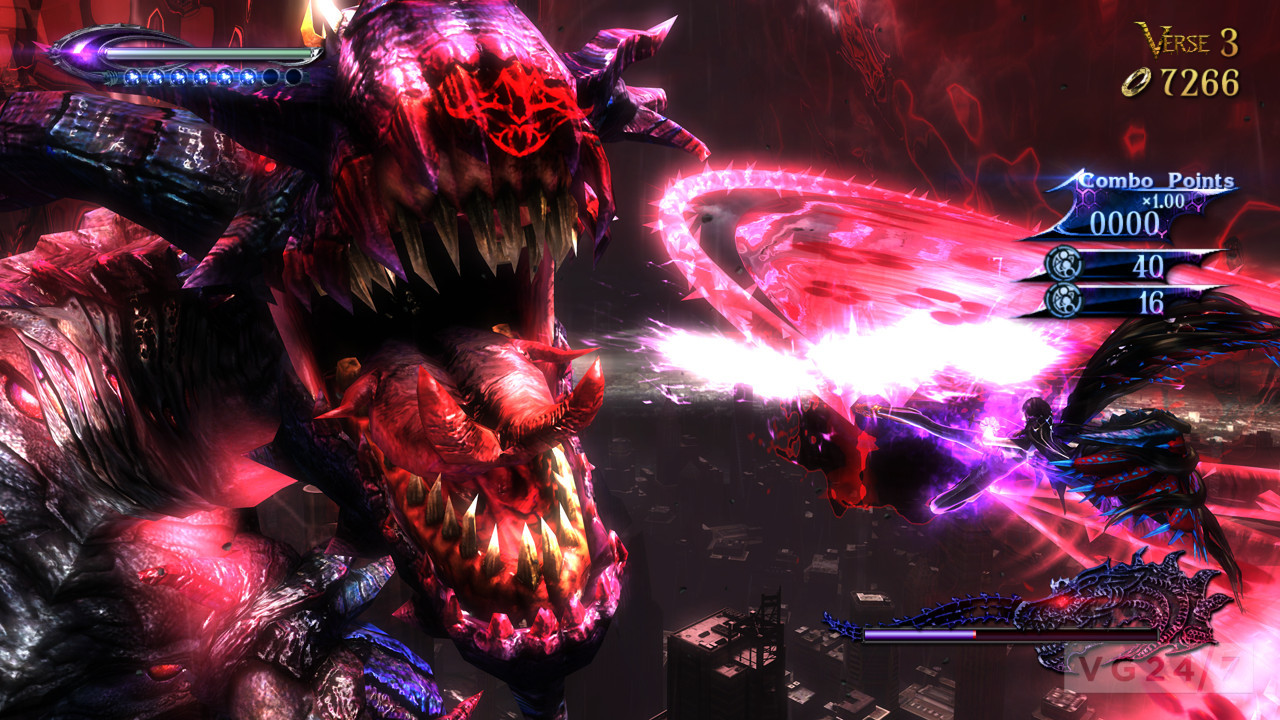This screenshot has width=1280, height=720.
Task: Select the Umbran emblem icon beside counter 40
Action: [x=1062, y=263]
